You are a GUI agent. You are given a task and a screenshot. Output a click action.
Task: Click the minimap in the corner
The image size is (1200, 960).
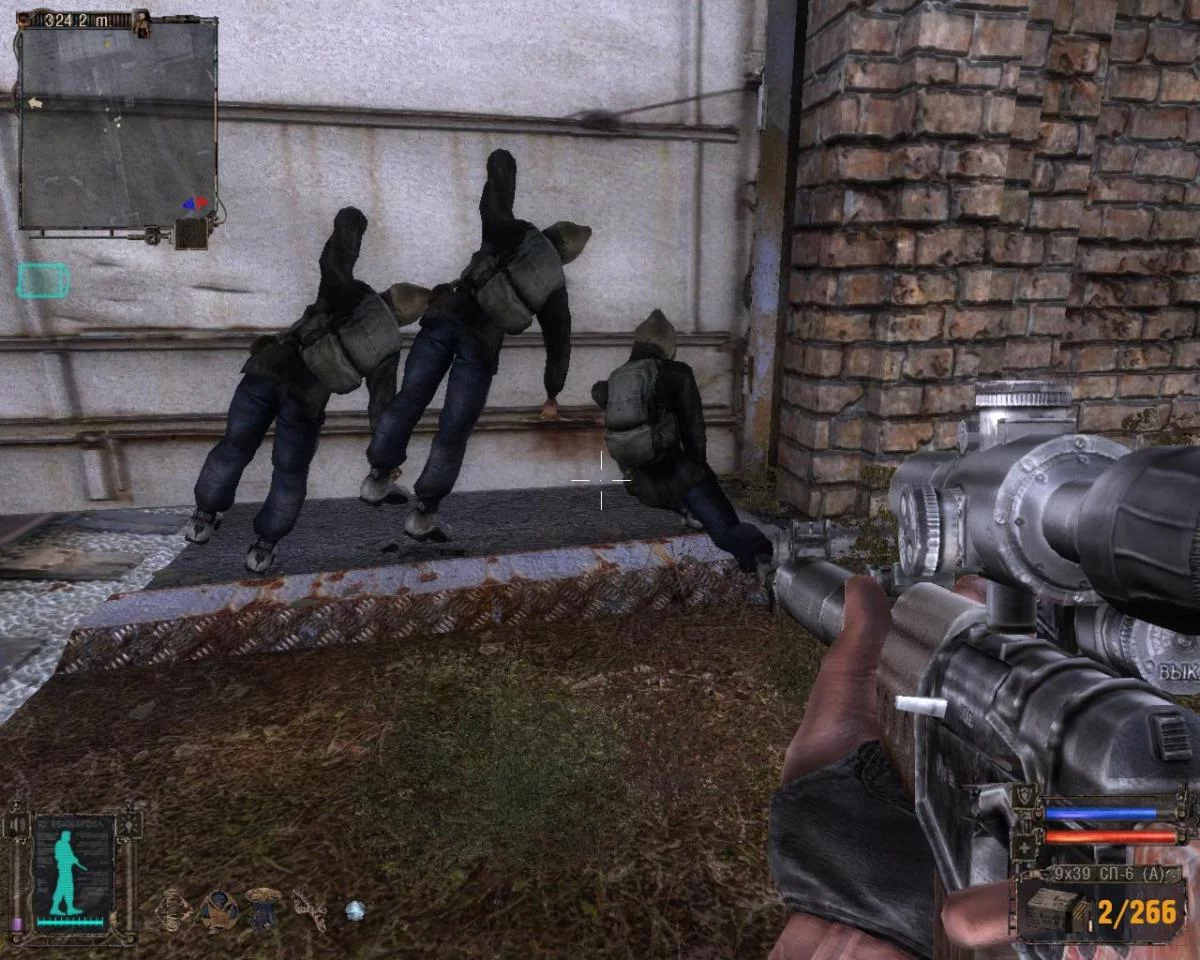(x=118, y=125)
